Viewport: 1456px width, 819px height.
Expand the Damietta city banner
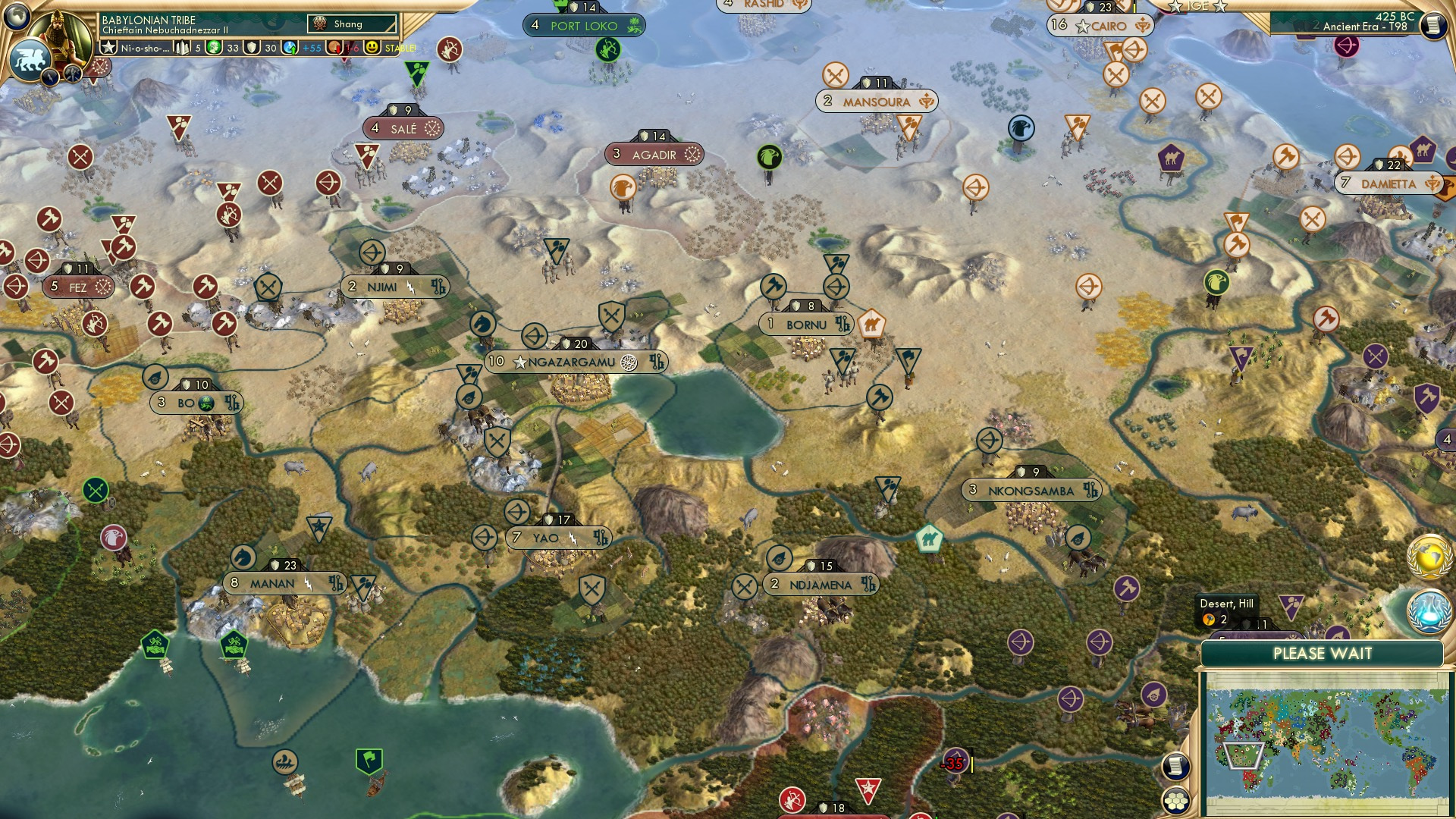(x=1389, y=184)
